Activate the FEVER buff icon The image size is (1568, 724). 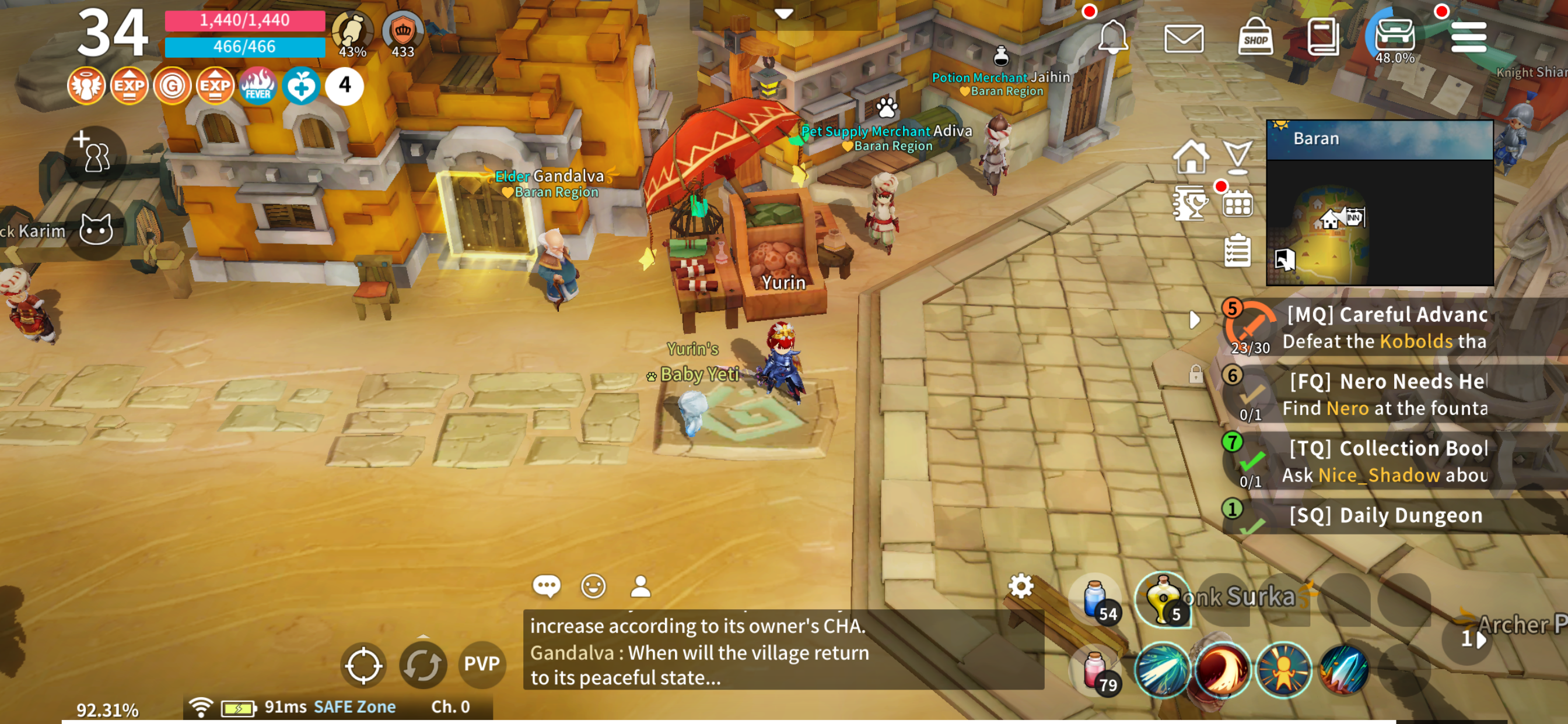[x=258, y=86]
